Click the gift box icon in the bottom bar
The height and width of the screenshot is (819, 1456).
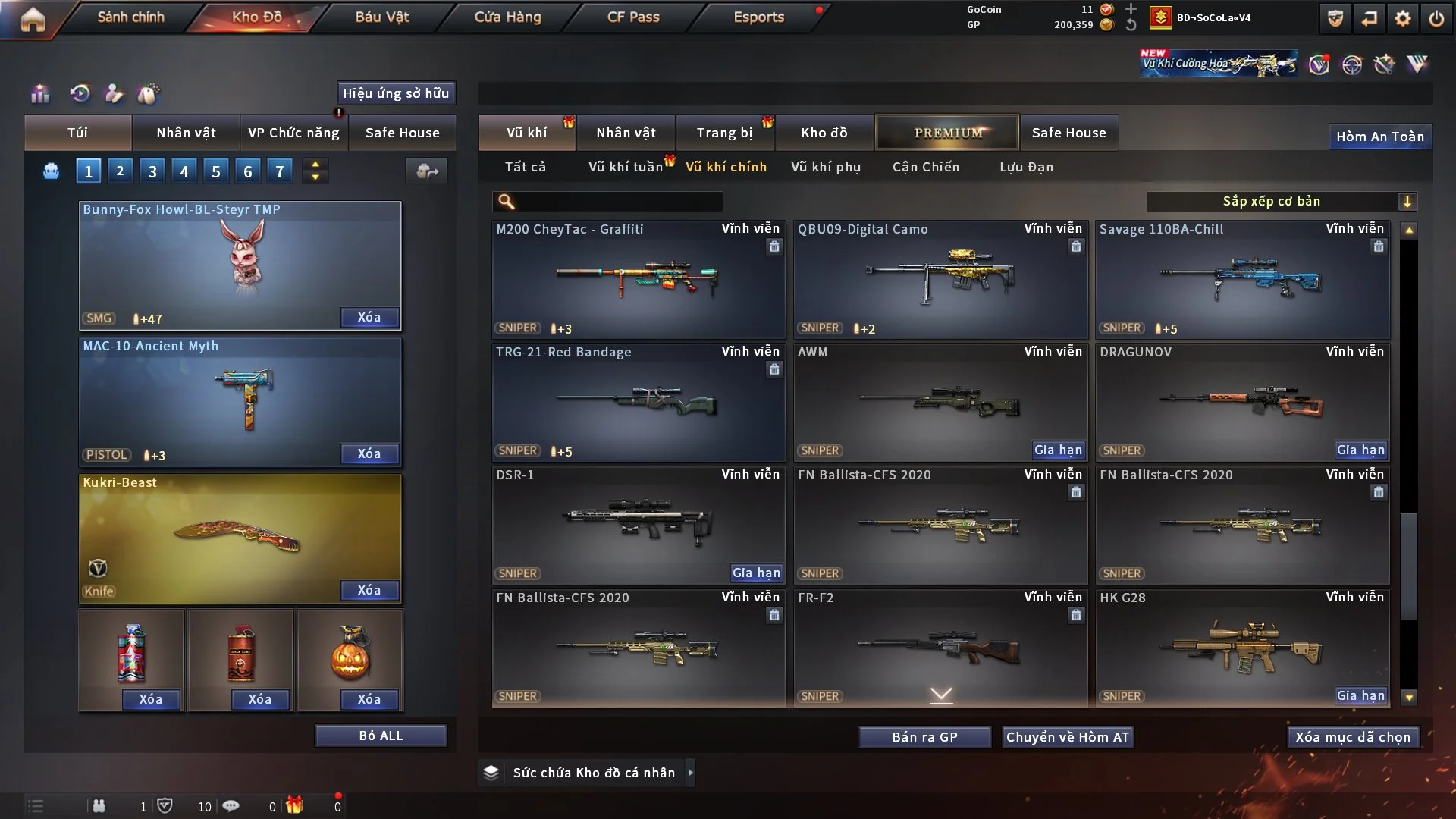click(296, 806)
